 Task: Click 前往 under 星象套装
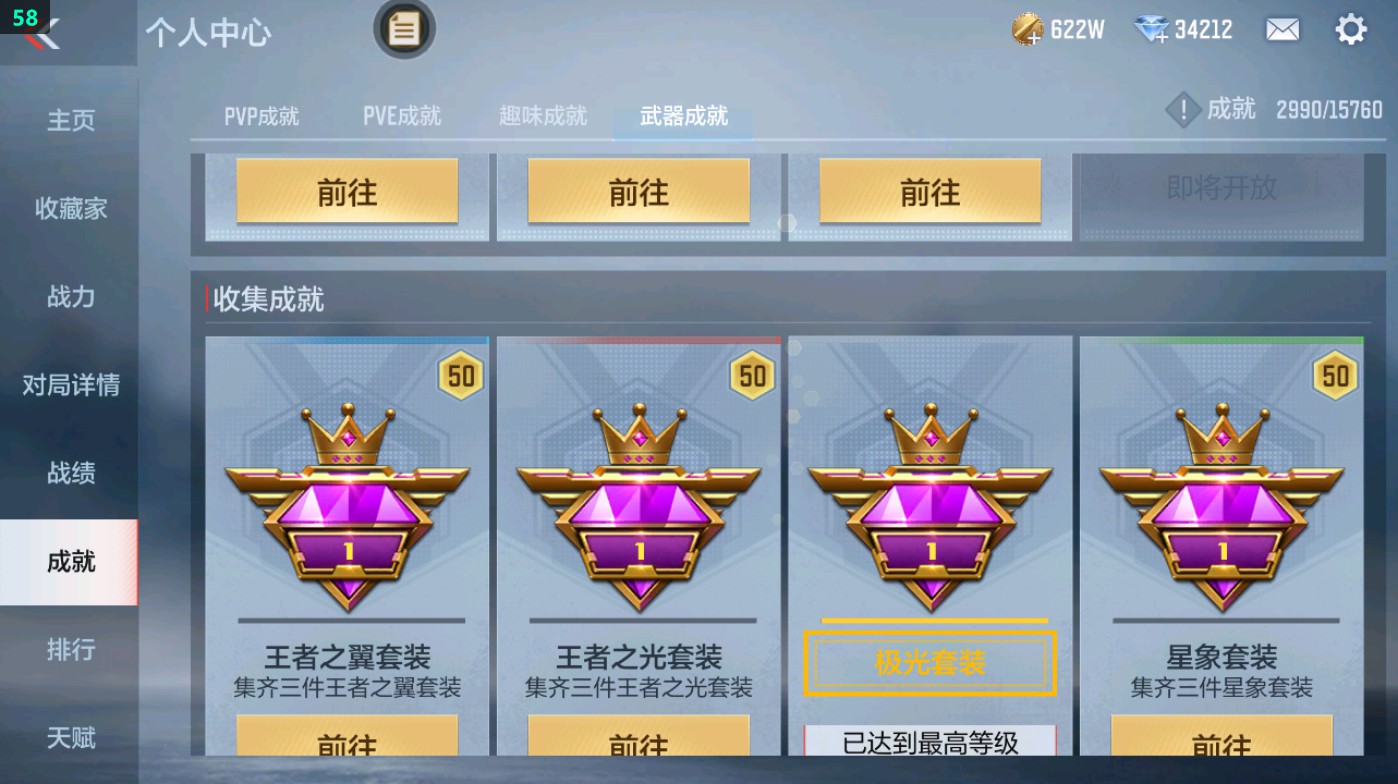[1222, 745]
